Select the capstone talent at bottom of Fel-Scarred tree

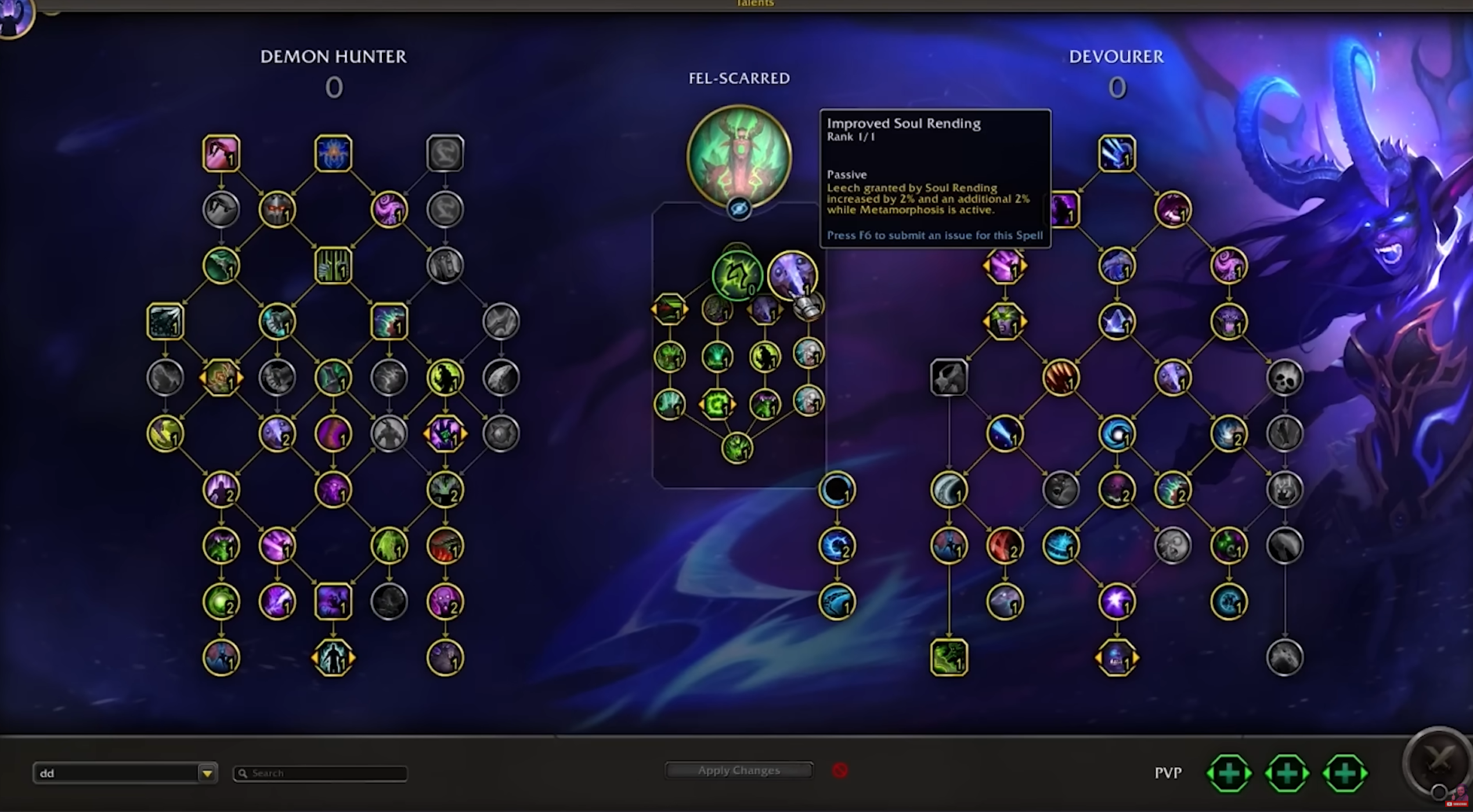coord(737,447)
